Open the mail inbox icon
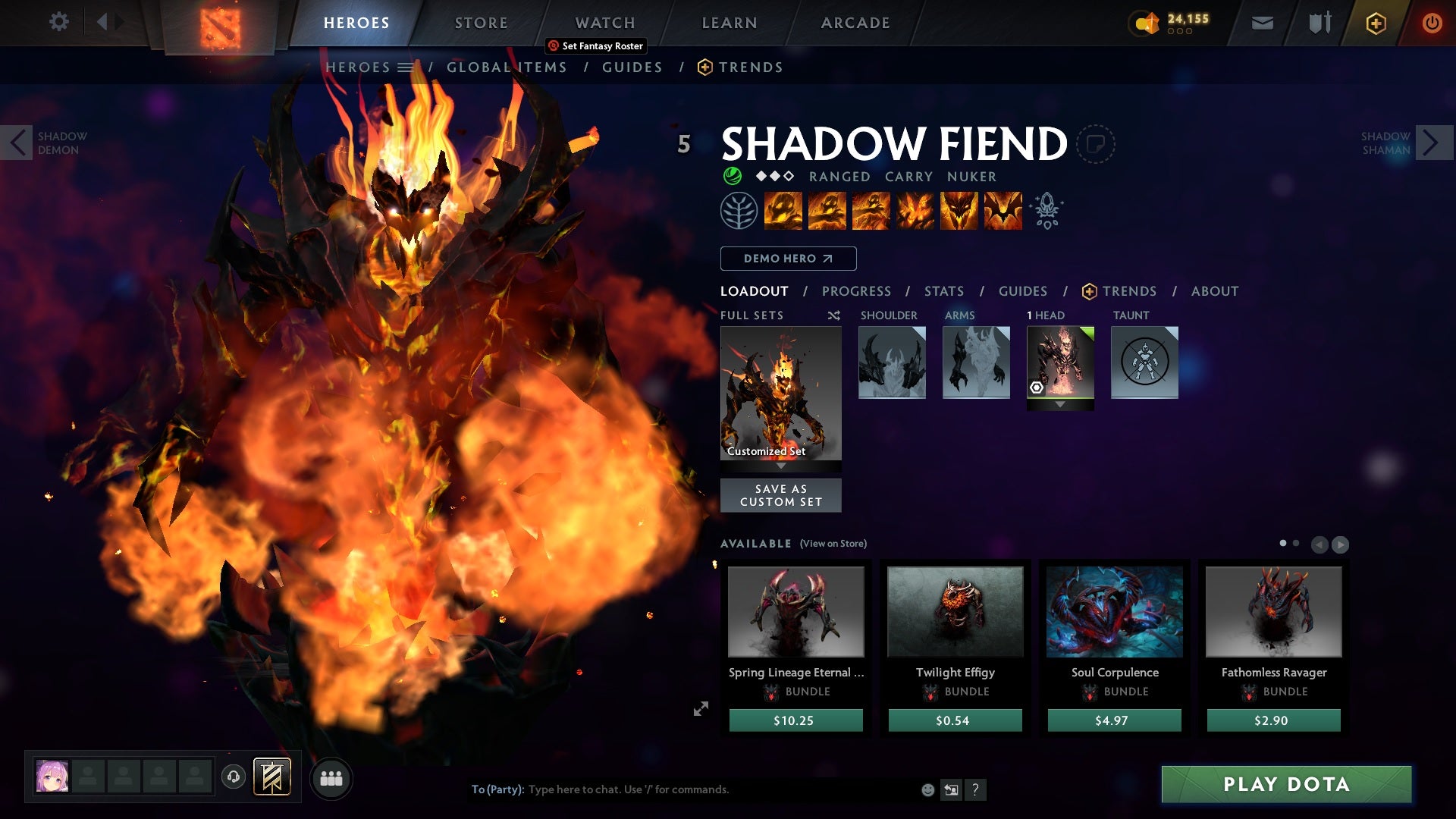This screenshot has width=1456, height=819. coord(1261,23)
